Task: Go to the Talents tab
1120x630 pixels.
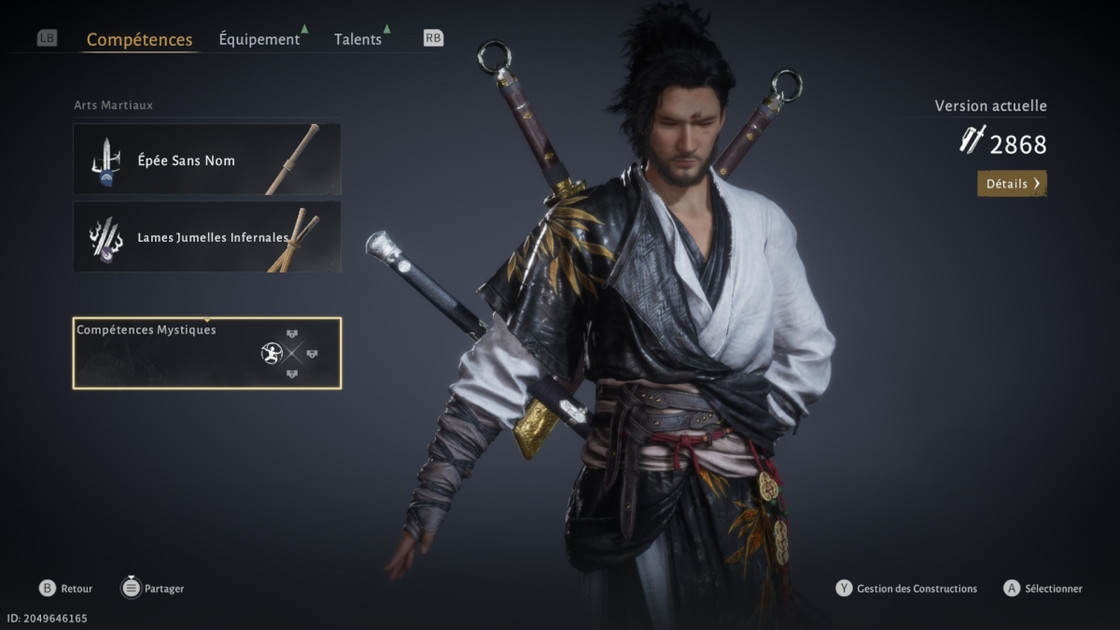Action: (x=358, y=40)
